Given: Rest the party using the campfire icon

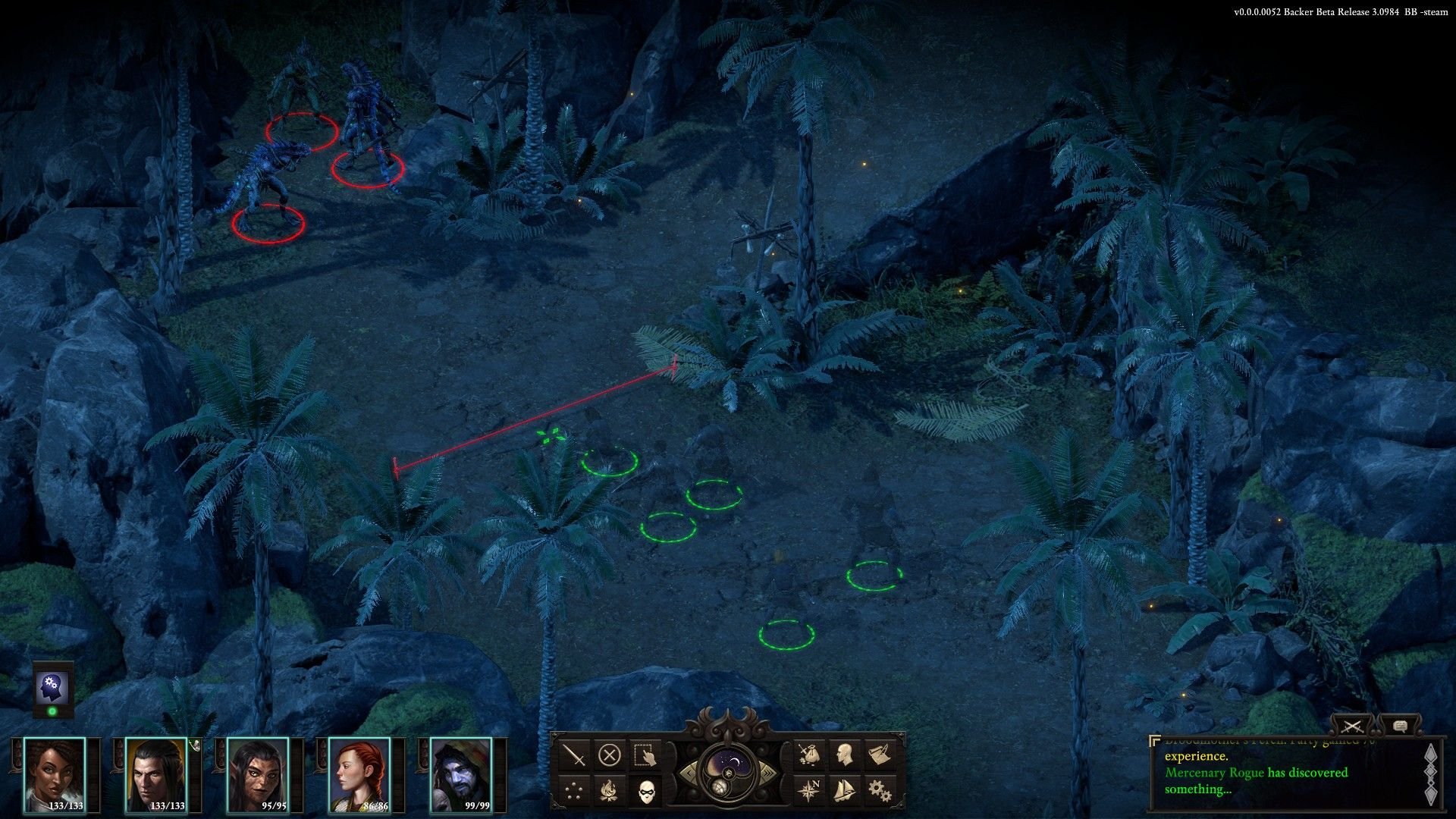Looking at the screenshot, I should pos(608,789).
